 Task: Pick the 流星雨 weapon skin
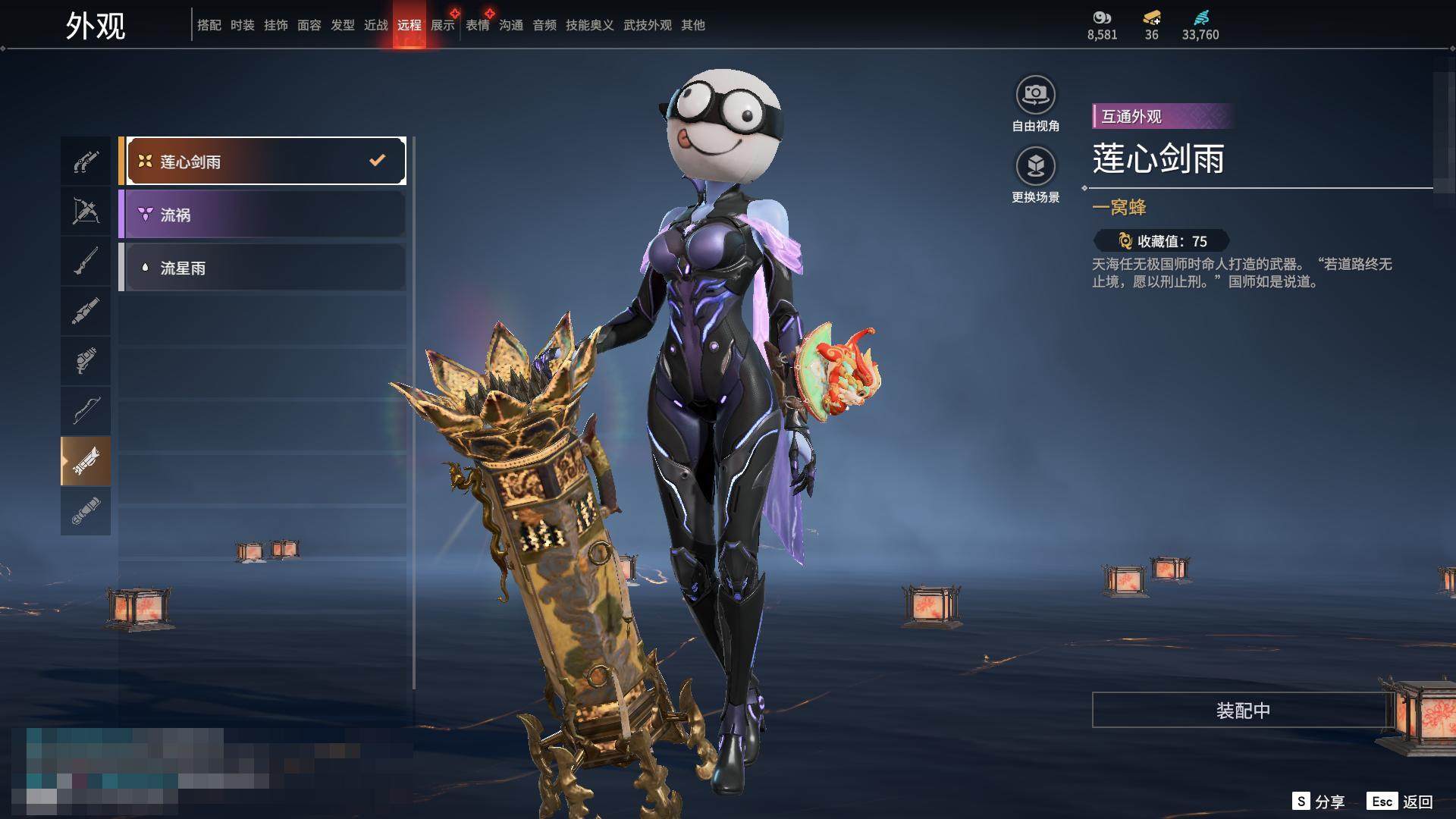click(262, 268)
